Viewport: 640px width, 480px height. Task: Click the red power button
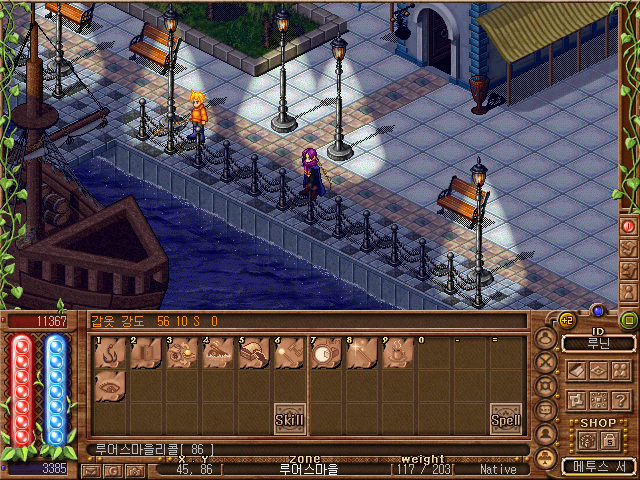[x=629, y=226]
